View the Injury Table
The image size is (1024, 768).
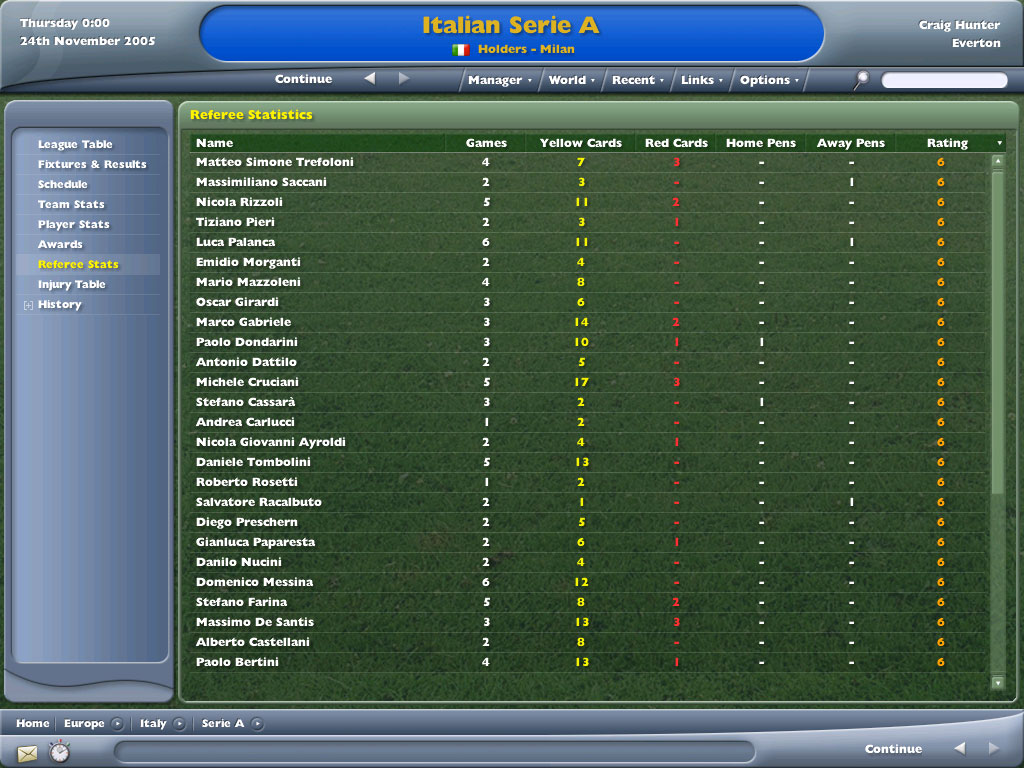72,285
